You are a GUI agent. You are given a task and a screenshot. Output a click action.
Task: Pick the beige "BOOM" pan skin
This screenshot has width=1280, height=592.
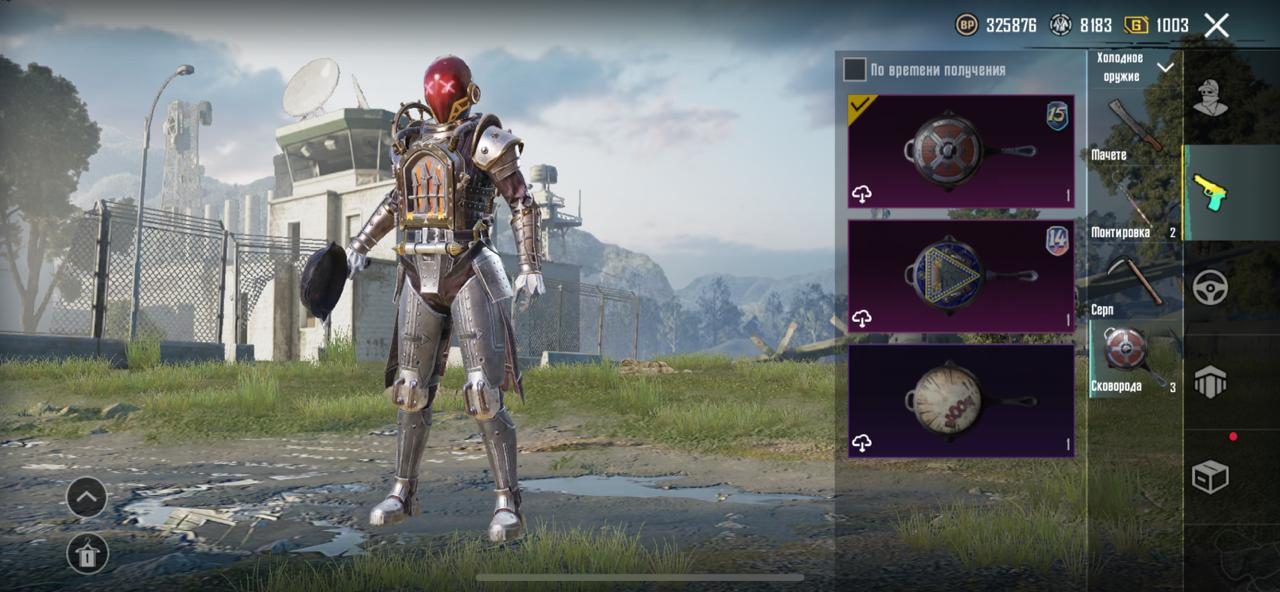pos(961,400)
